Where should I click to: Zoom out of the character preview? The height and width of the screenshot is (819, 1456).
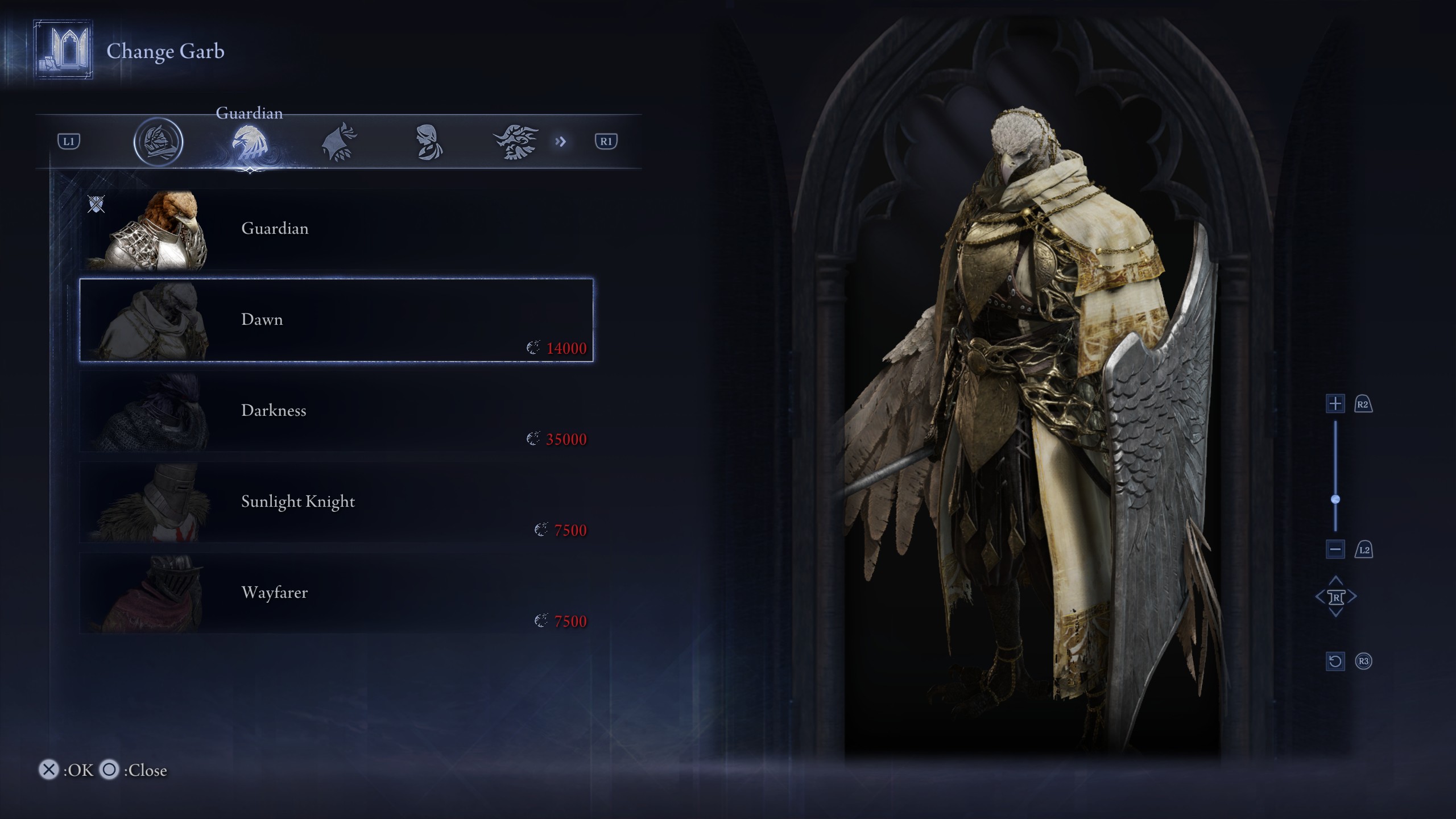[x=1335, y=549]
